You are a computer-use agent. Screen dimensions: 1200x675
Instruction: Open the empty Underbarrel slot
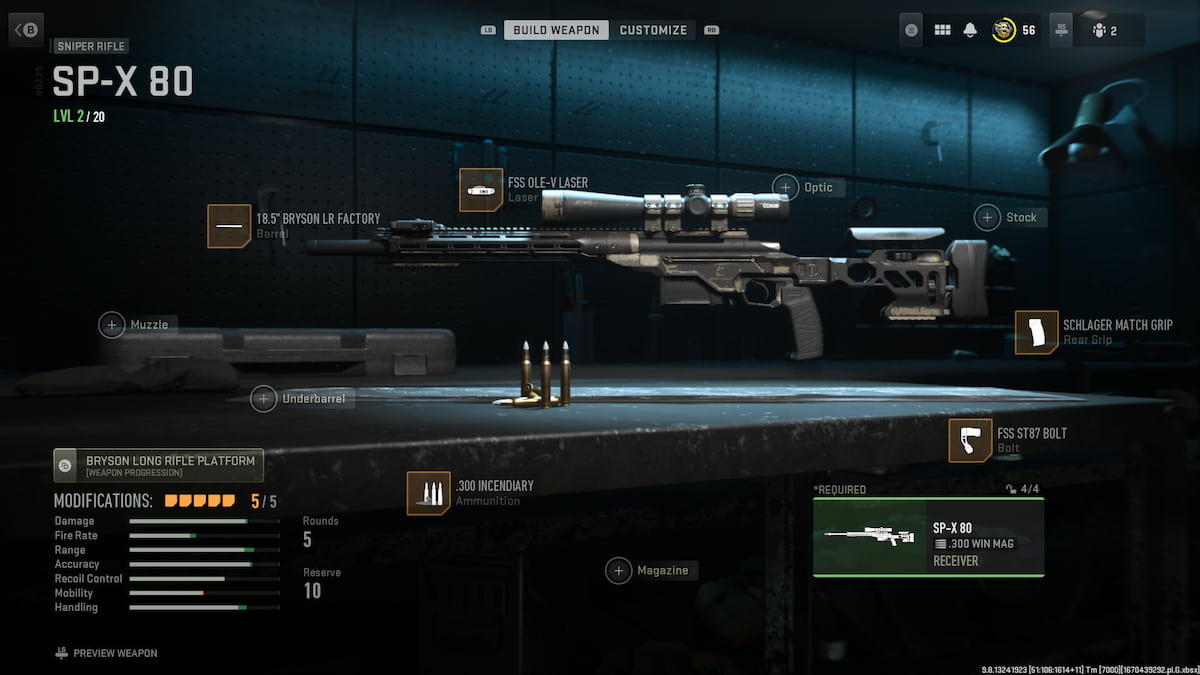tap(263, 398)
